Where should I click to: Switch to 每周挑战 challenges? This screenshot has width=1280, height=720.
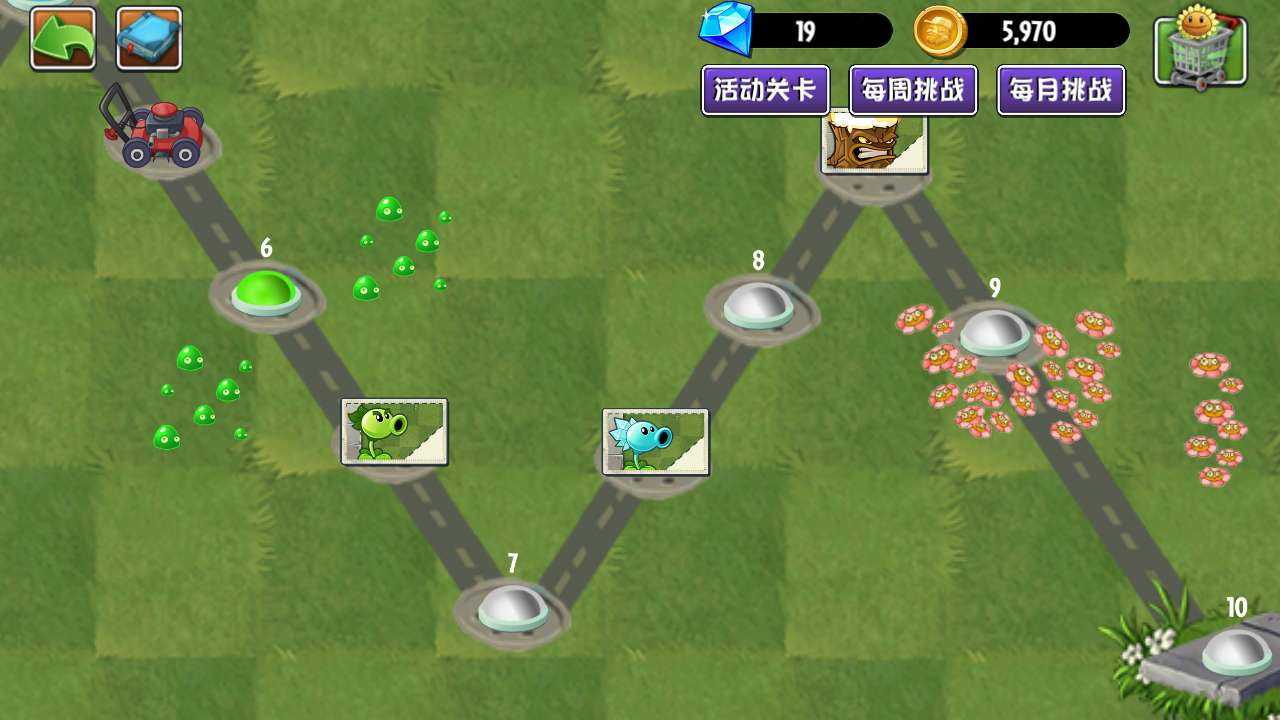point(913,90)
